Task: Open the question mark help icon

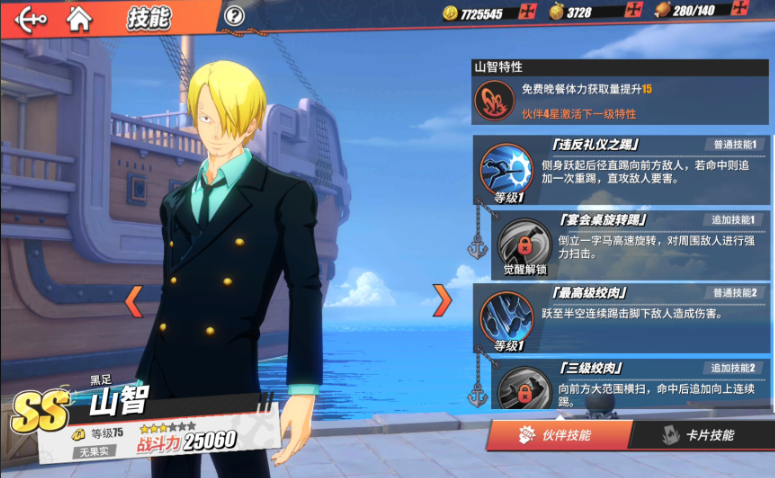Action: (234, 16)
